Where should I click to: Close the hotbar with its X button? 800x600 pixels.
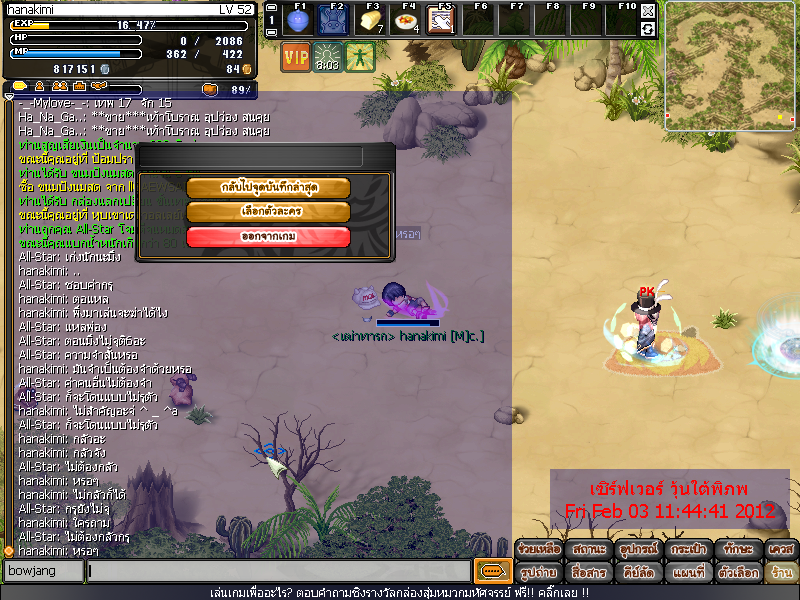point(648,11)
